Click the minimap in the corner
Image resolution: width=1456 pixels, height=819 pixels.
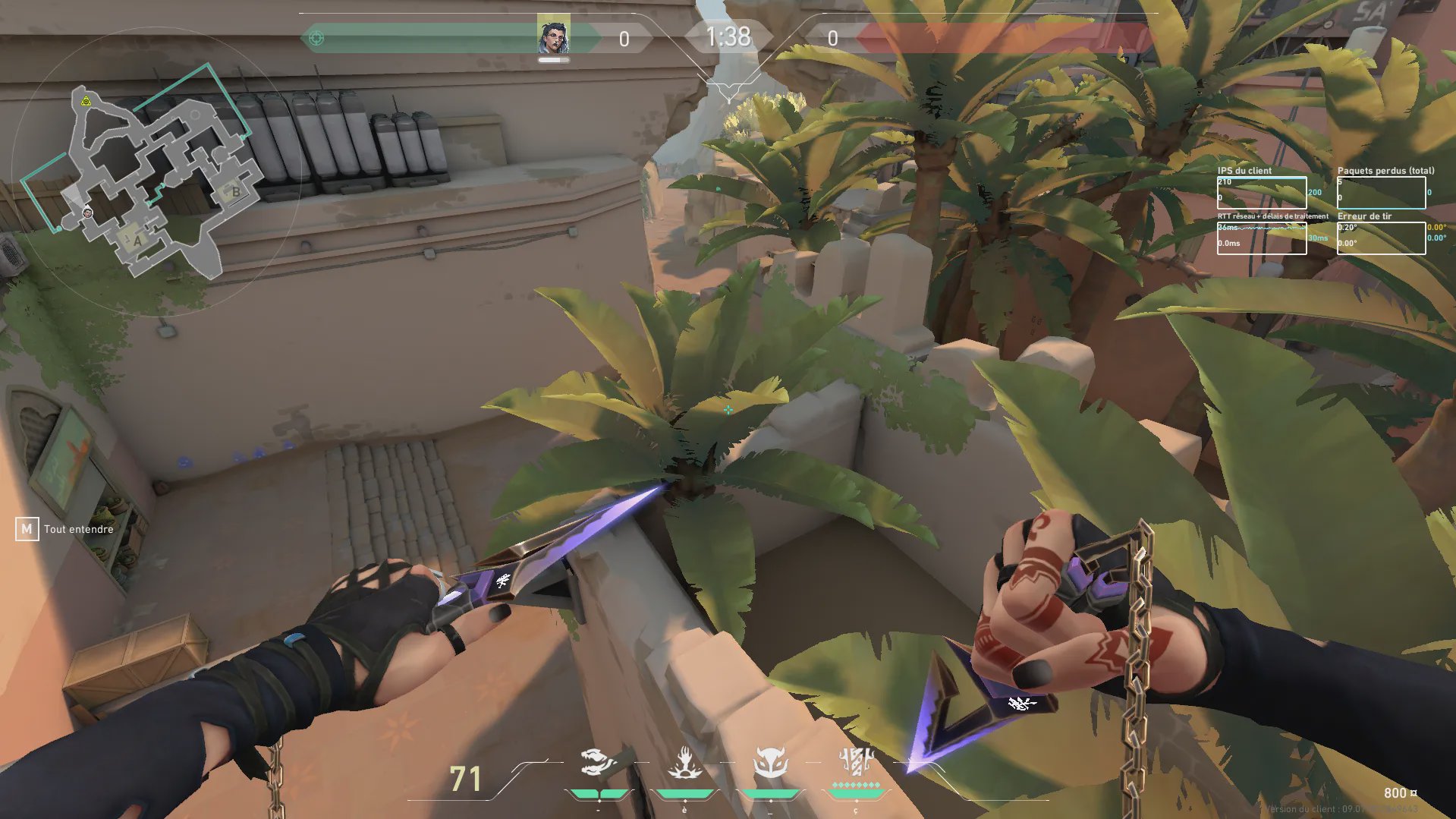coord(156,178)
